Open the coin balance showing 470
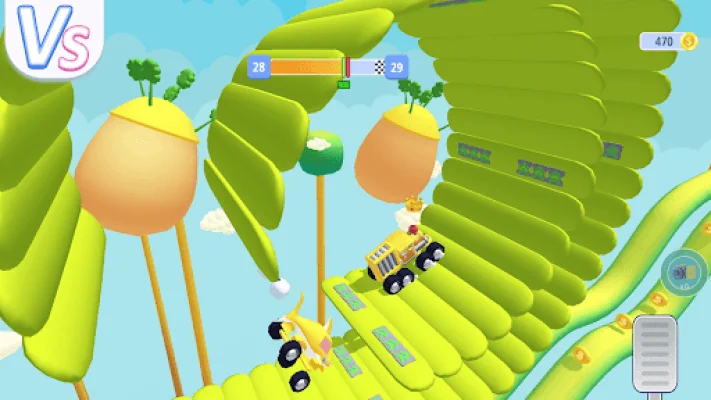This screenshot has width=711, height=400. coord(668,41)
